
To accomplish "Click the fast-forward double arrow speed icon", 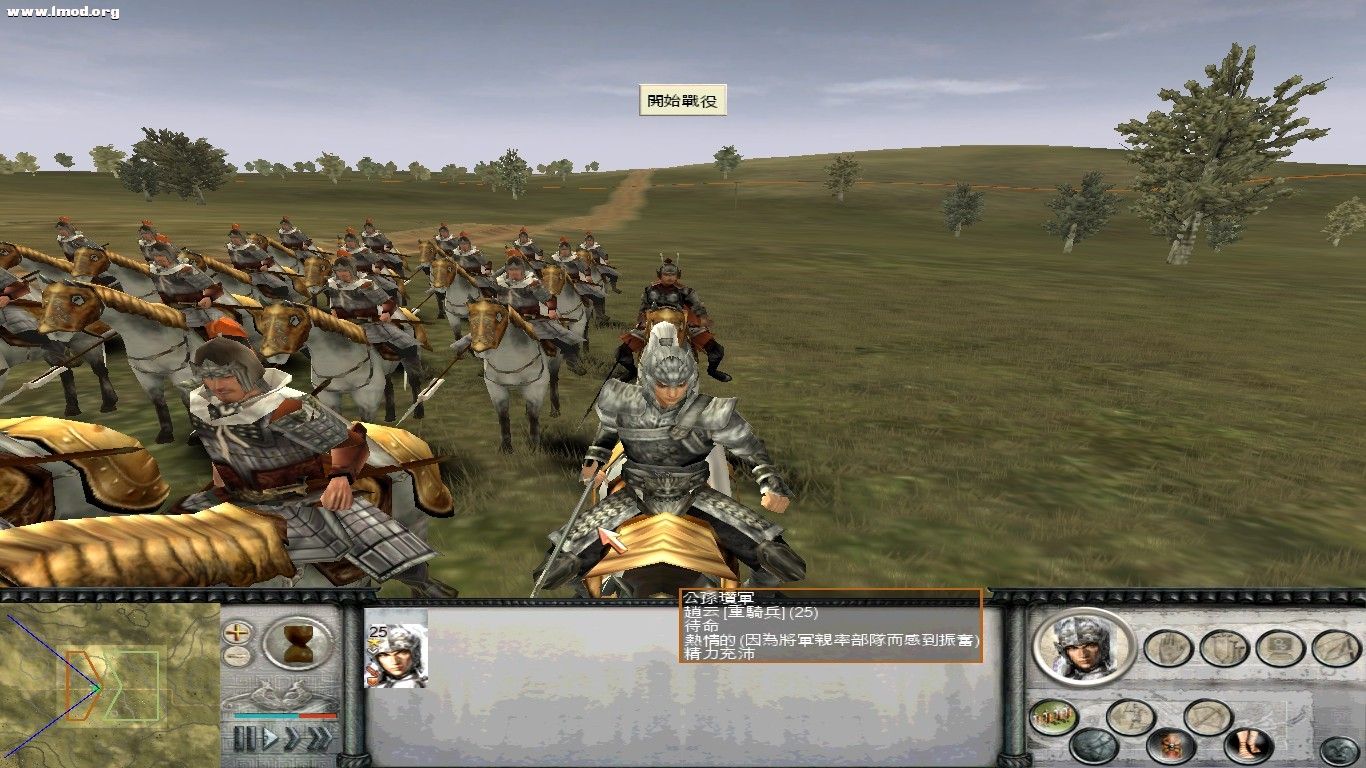I will (x=292, y=737).
